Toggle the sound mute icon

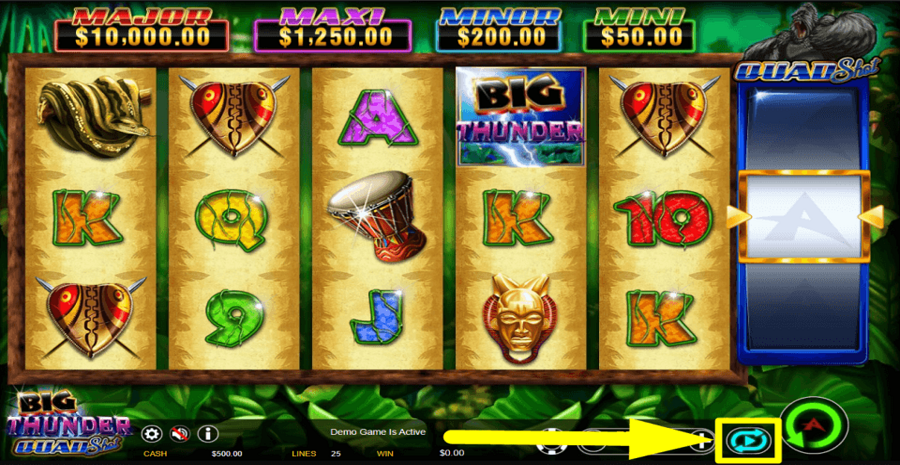click(x=180, y=434)
